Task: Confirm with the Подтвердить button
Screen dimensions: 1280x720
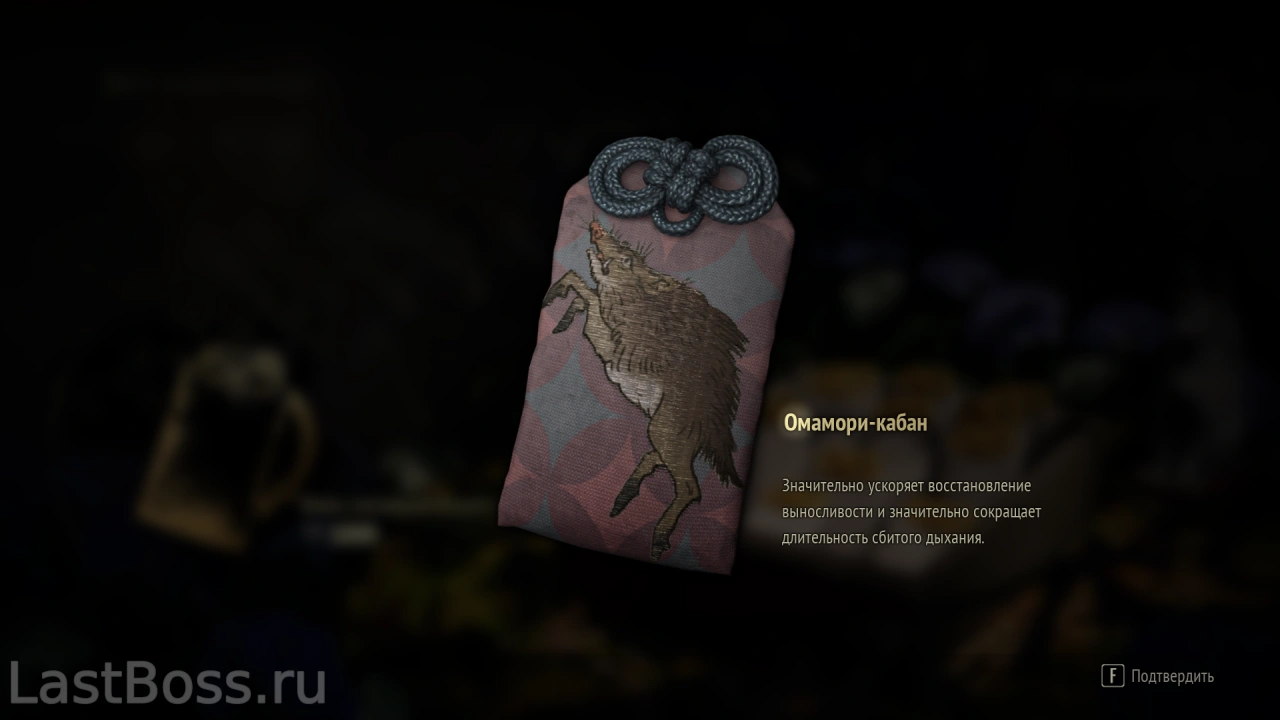Action: coord(1159,676)
